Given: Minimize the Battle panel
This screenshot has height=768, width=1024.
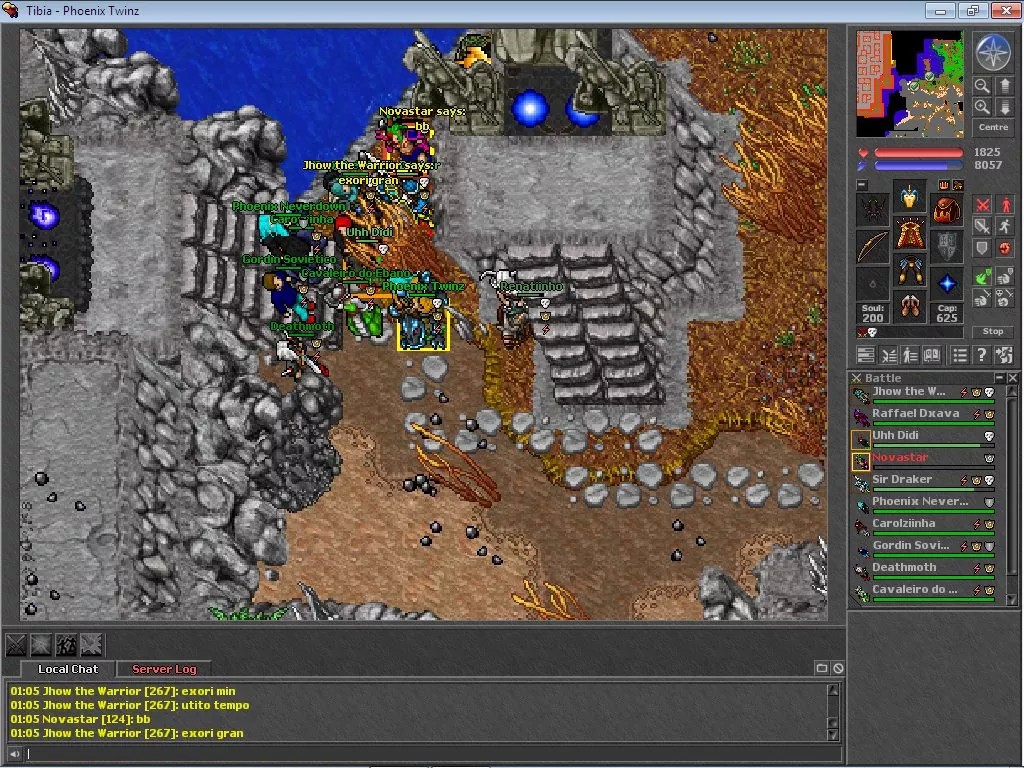Looking at the screenshot, I should tap(998, 378).
